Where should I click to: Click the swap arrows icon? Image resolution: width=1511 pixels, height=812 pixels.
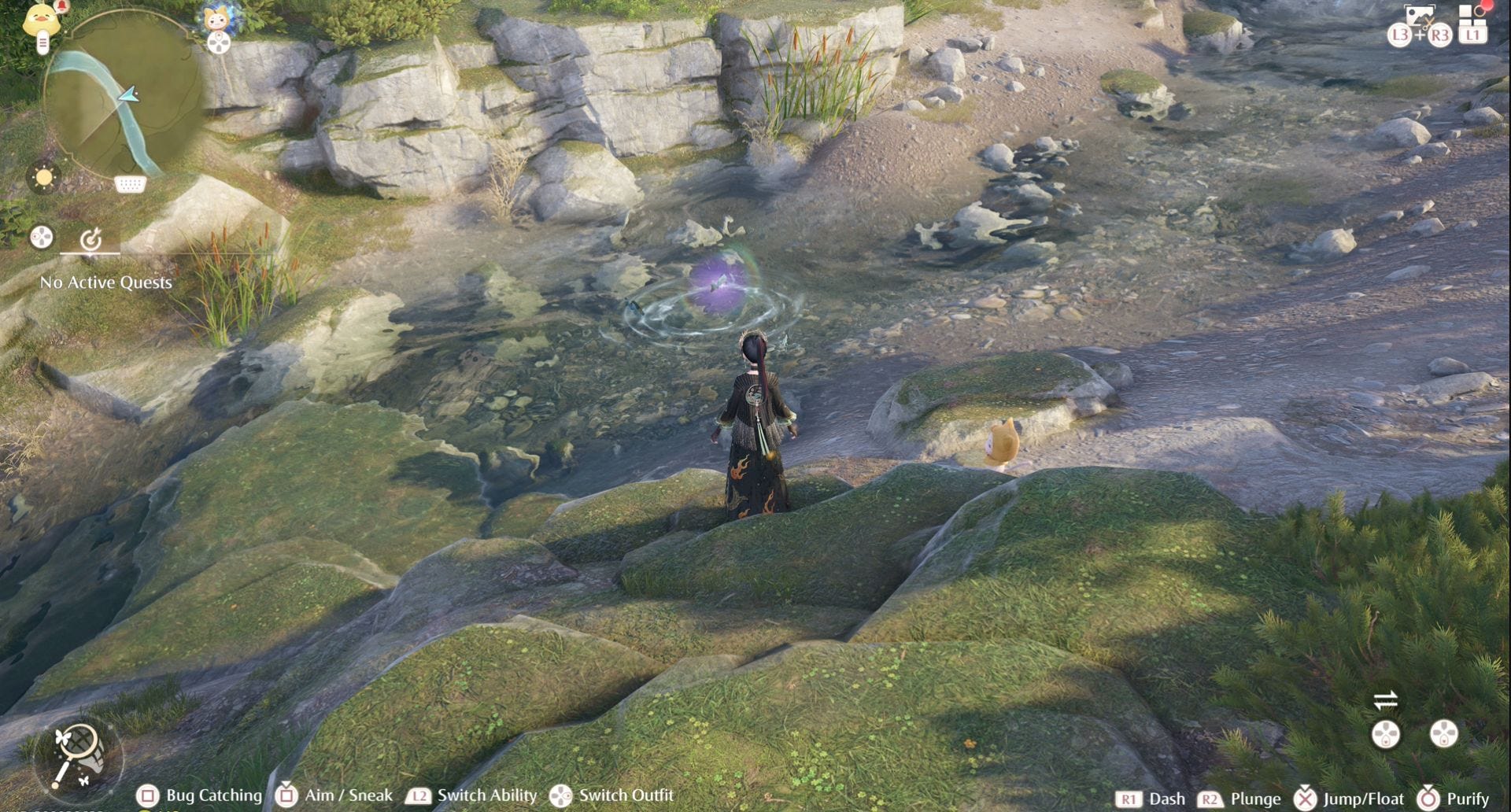coord(1385,699)
